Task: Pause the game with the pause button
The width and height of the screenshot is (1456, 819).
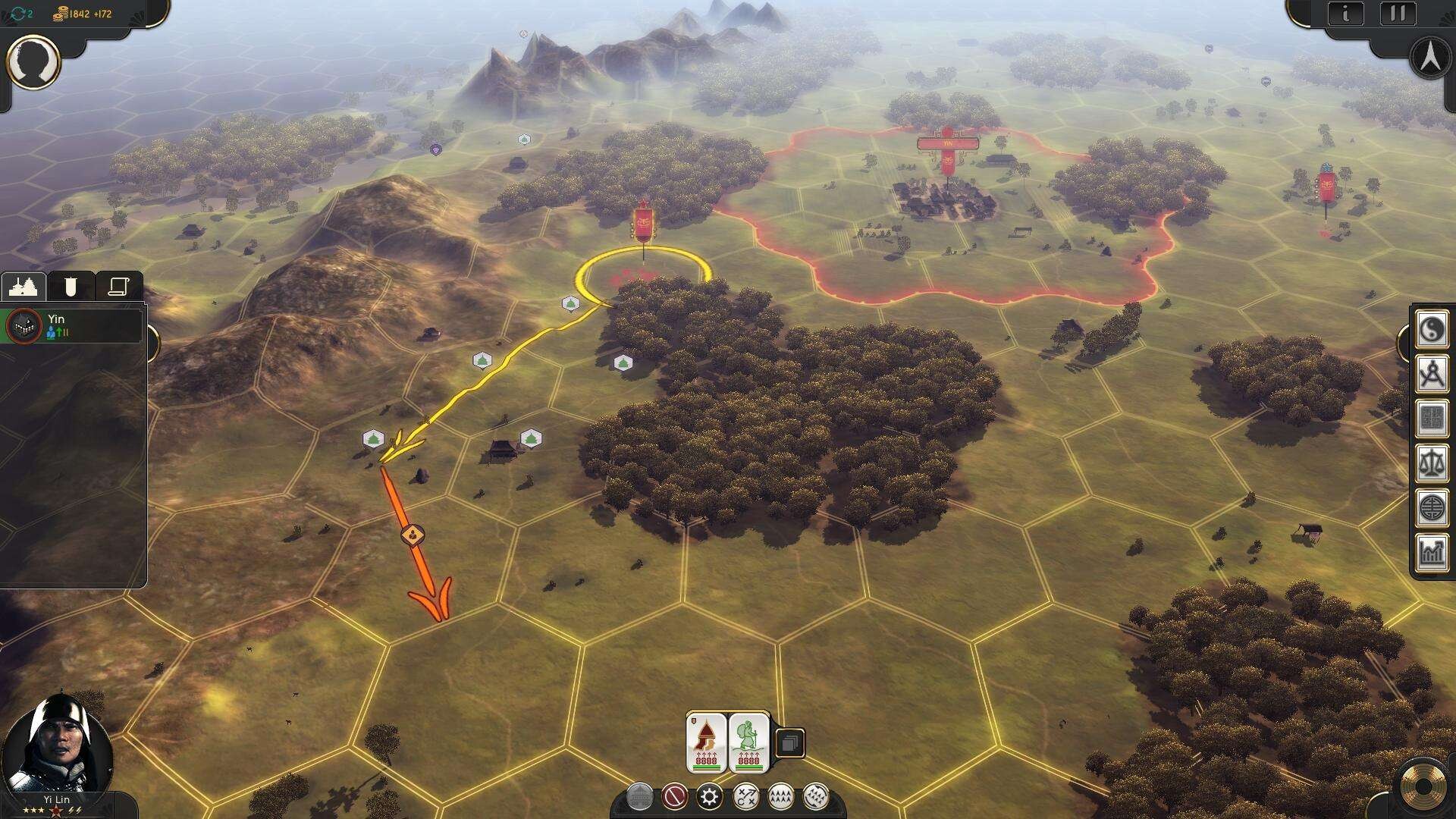Action: click(x=1398, y=14)
